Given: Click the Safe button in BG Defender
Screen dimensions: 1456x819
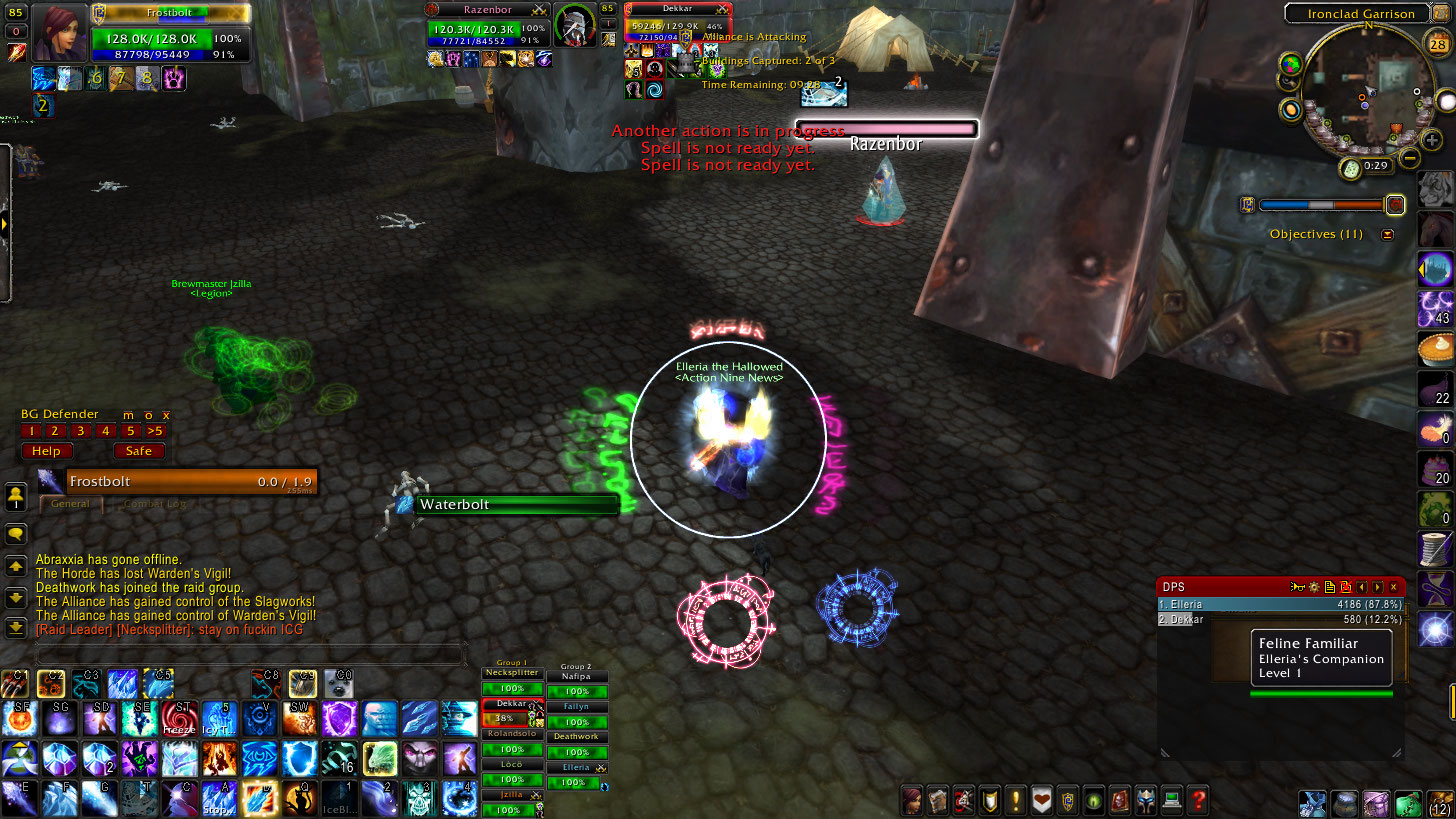Looking at the screenshot, I should click(x=139, y=451).
